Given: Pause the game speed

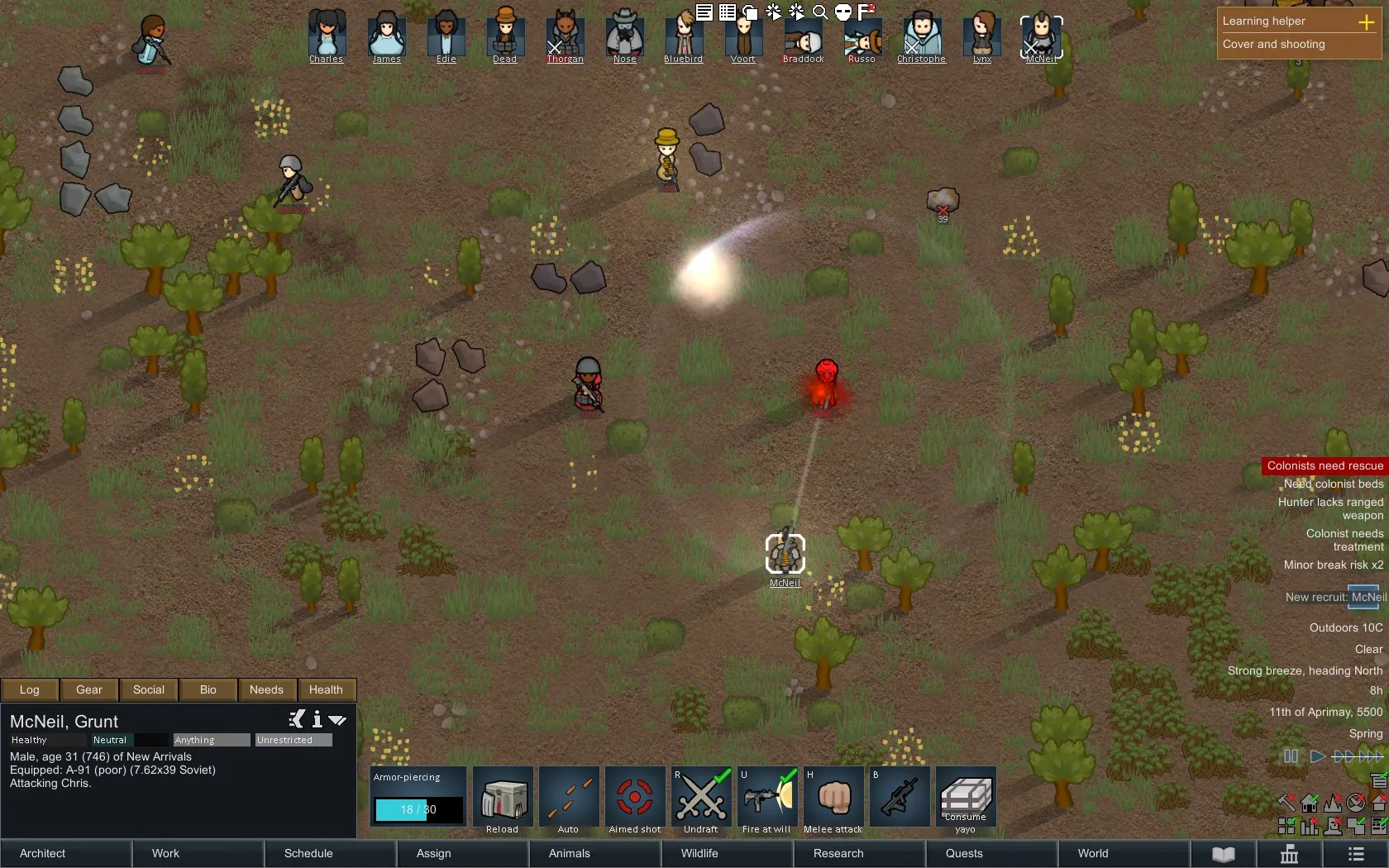Looking at the screenshot, I should tap(1291, 756).
